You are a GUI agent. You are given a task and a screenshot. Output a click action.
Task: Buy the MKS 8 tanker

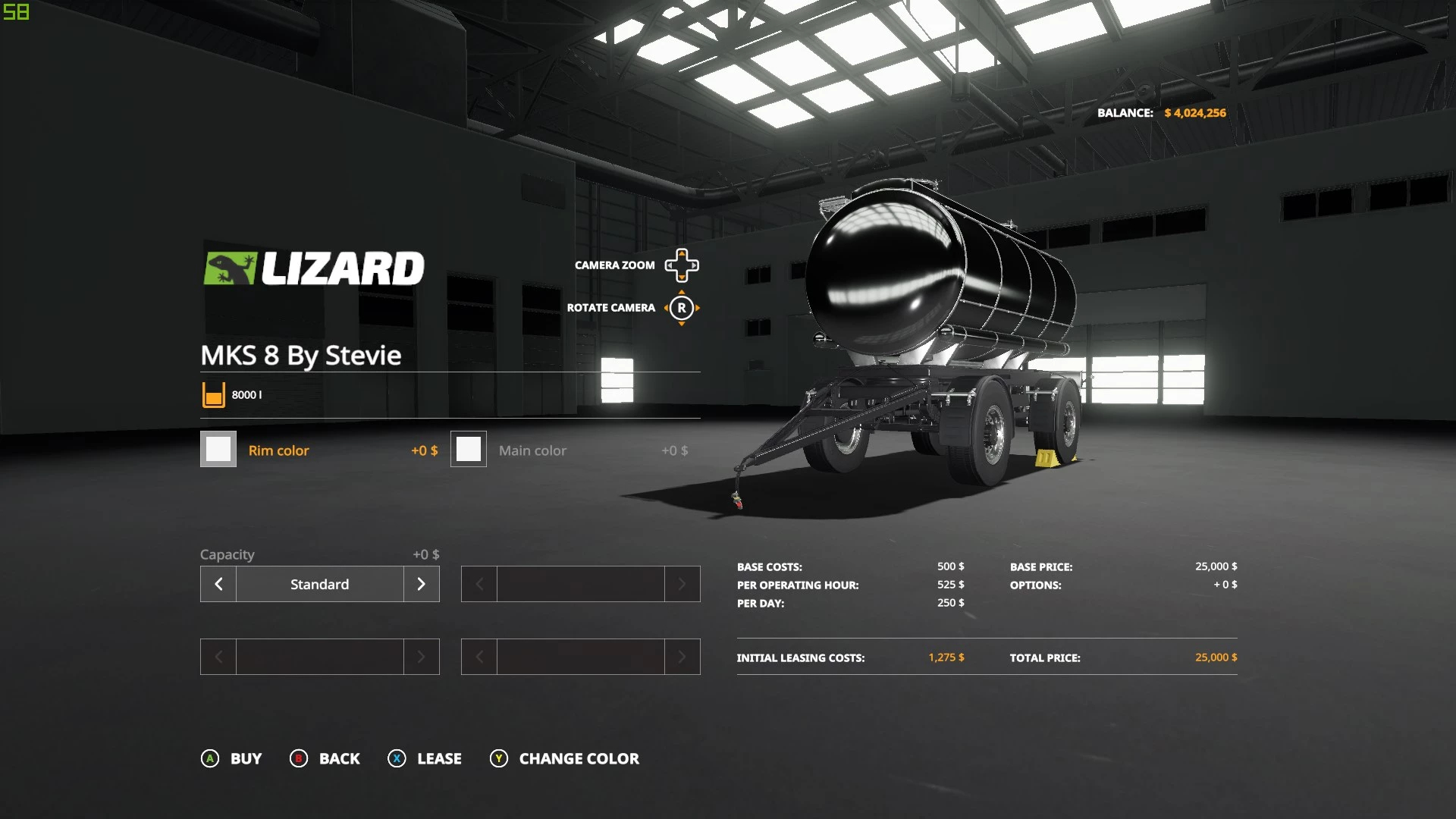pyautogui.click(x=231, y=758)
